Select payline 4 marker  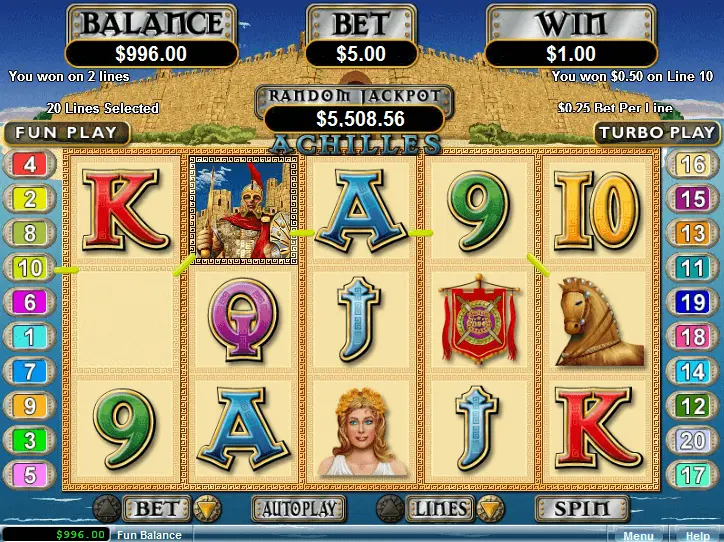coord(30,165)
